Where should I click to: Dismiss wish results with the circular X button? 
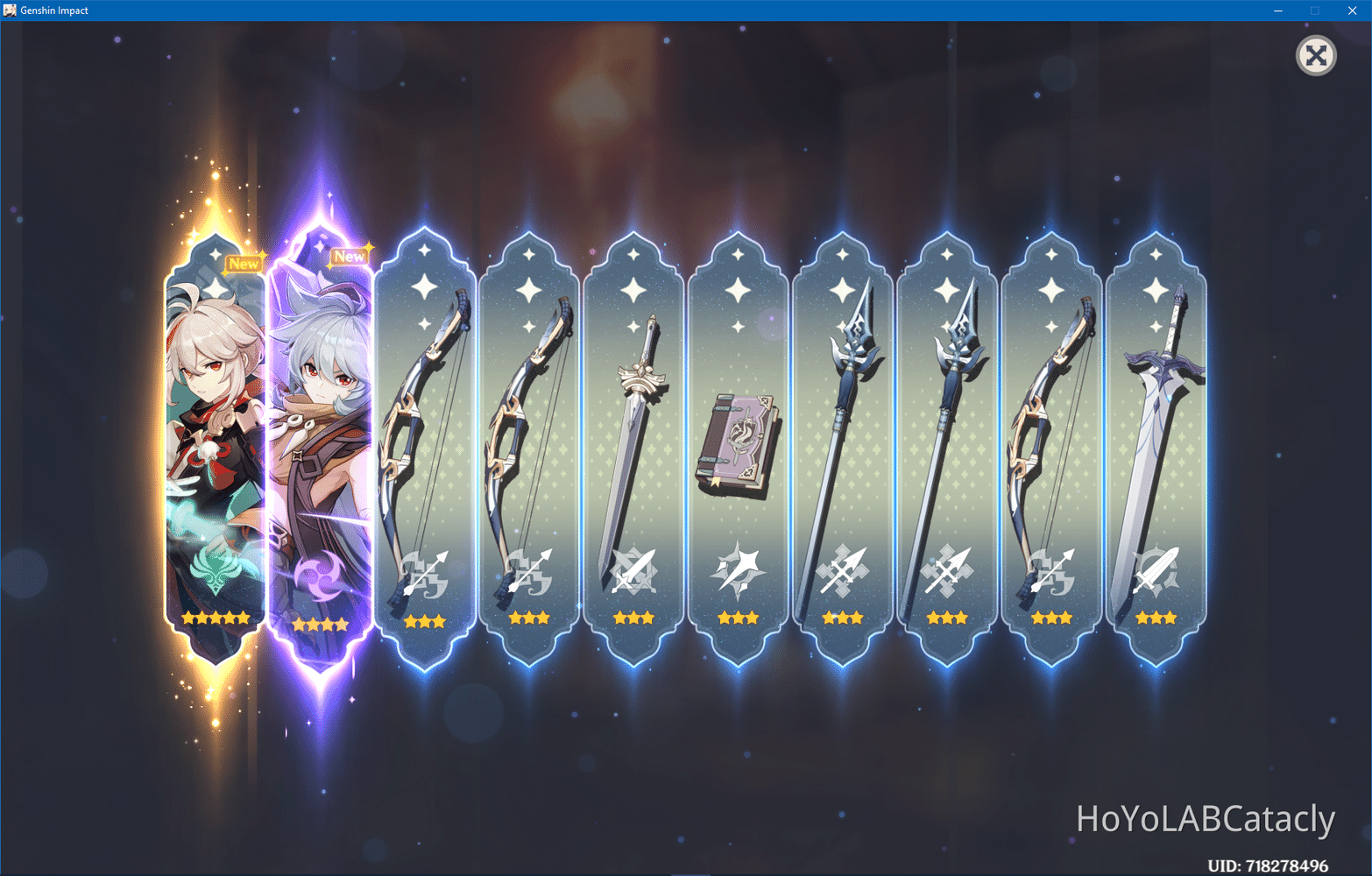1315,55
